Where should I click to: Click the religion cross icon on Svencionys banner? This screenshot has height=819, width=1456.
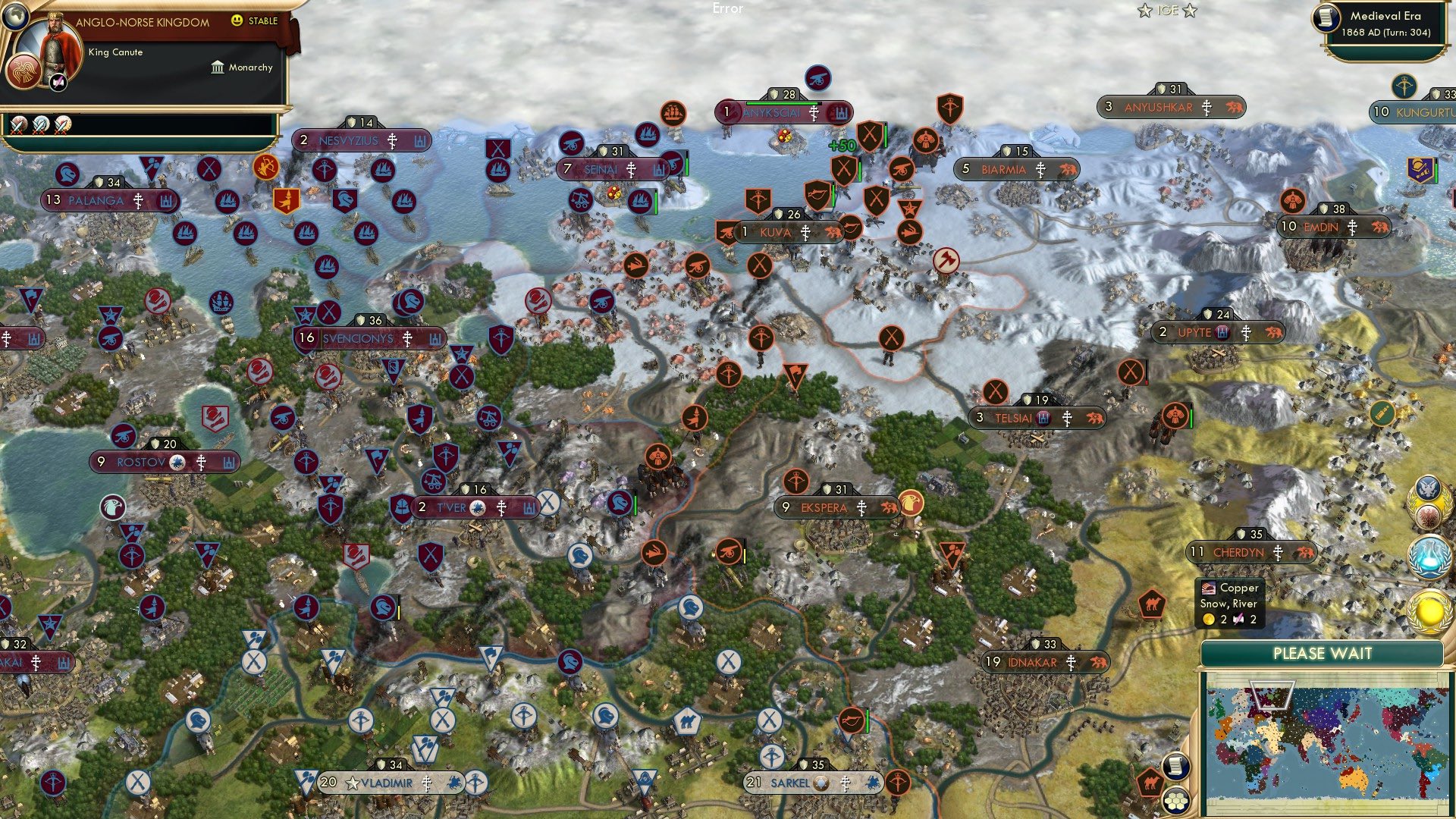tap(407, 340)
